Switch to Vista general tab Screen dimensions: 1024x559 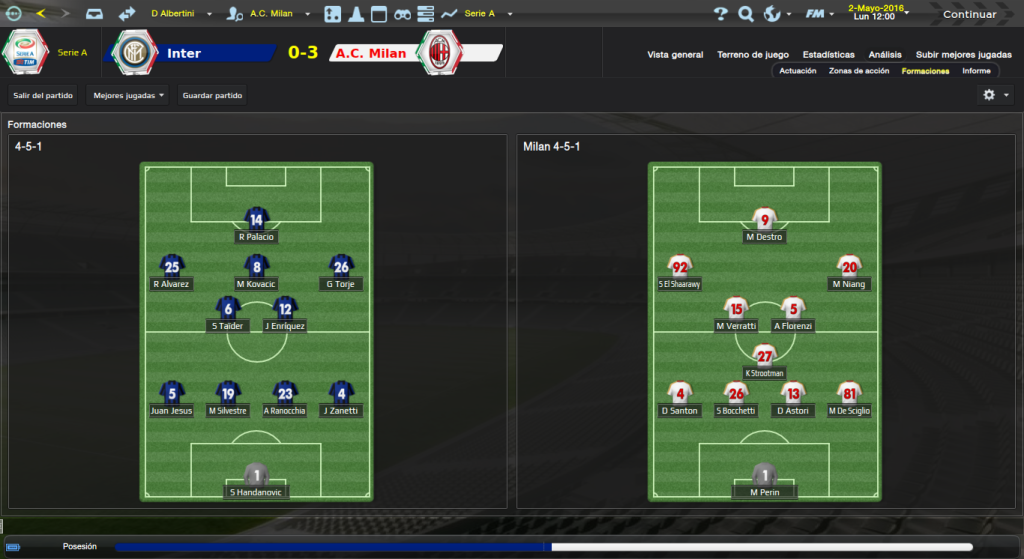(x=675, y=55)
